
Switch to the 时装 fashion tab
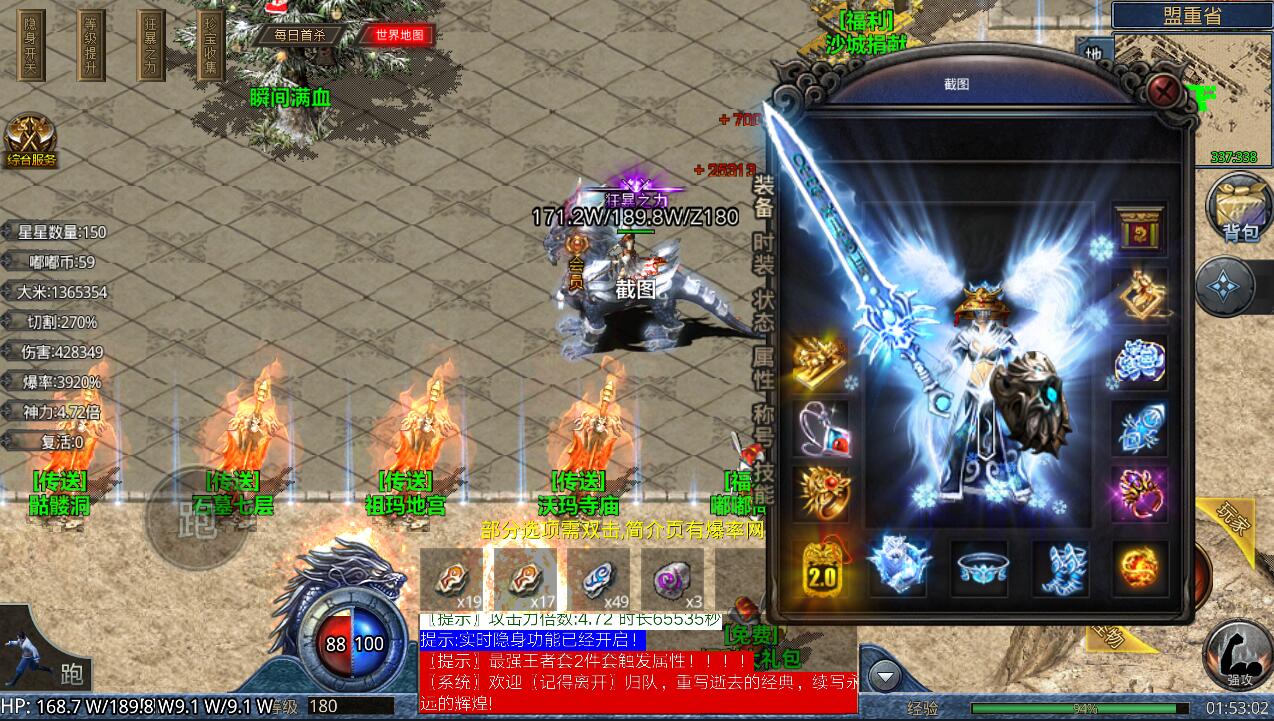click(x=763, y=256)
